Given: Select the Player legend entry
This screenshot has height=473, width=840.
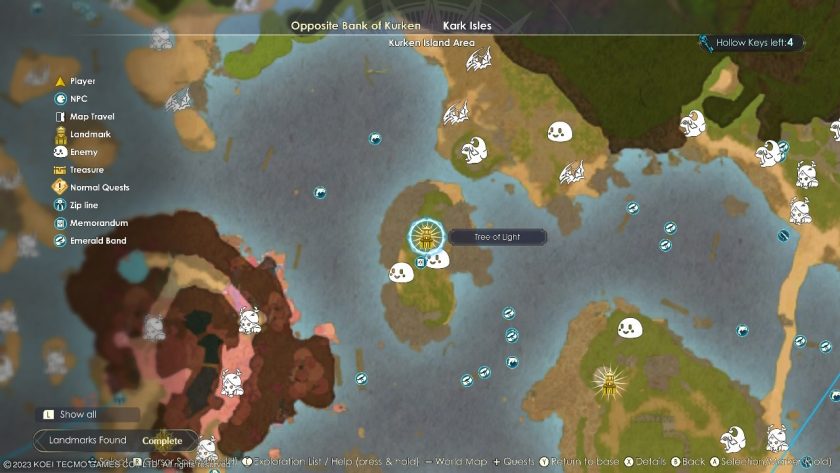Looking at the screenshot, I should tap(82, 81).
